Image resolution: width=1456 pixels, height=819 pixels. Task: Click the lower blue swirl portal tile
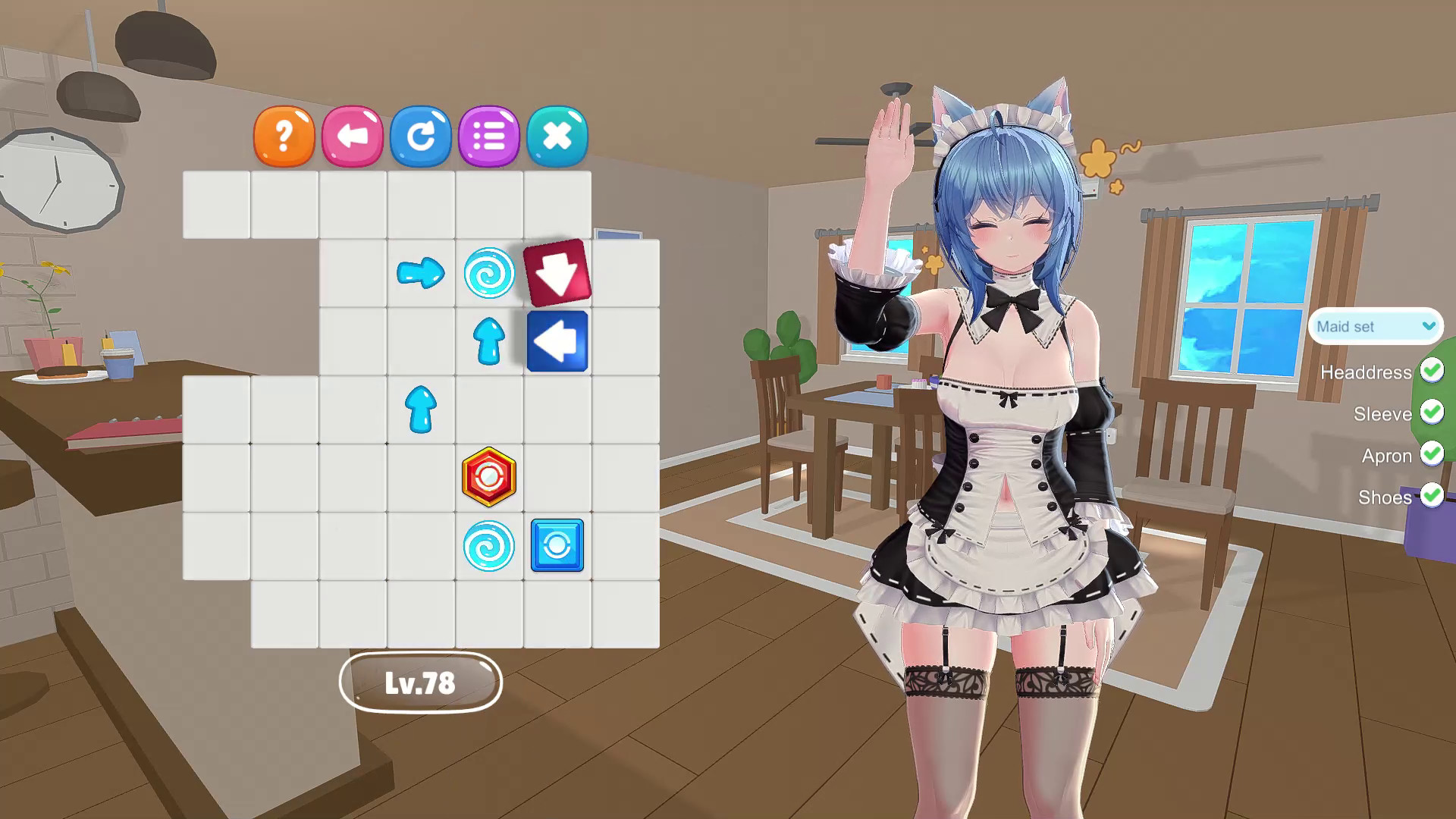click(x=489, y=546)
